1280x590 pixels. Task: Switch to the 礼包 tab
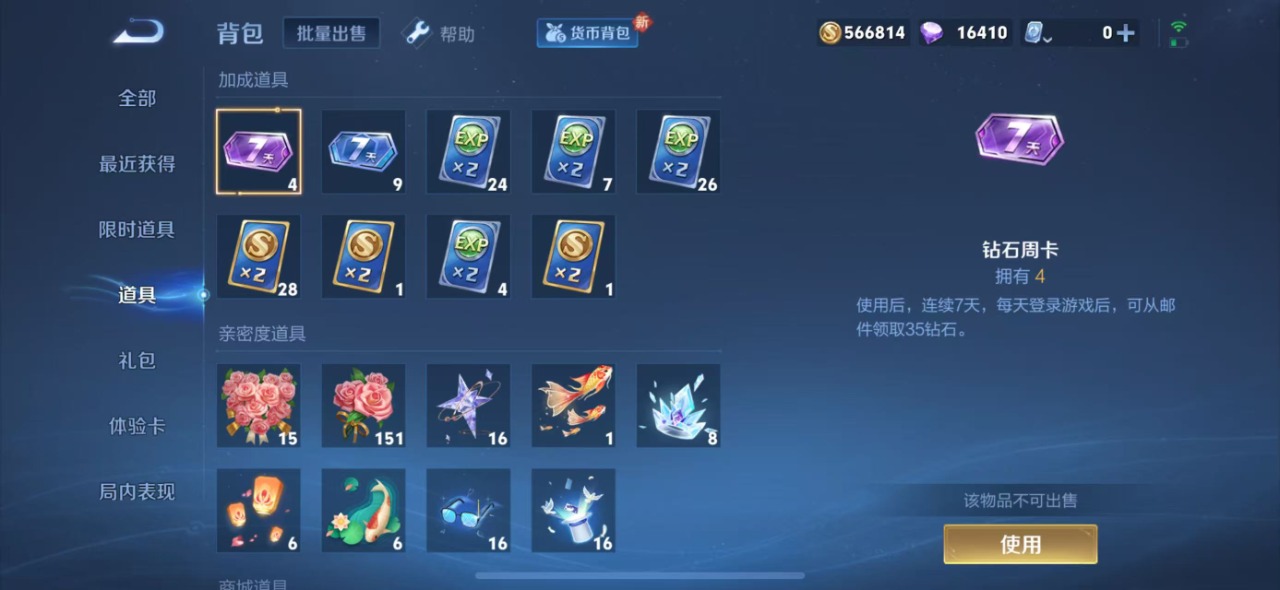pyautogui.click(x=137, y=361)
